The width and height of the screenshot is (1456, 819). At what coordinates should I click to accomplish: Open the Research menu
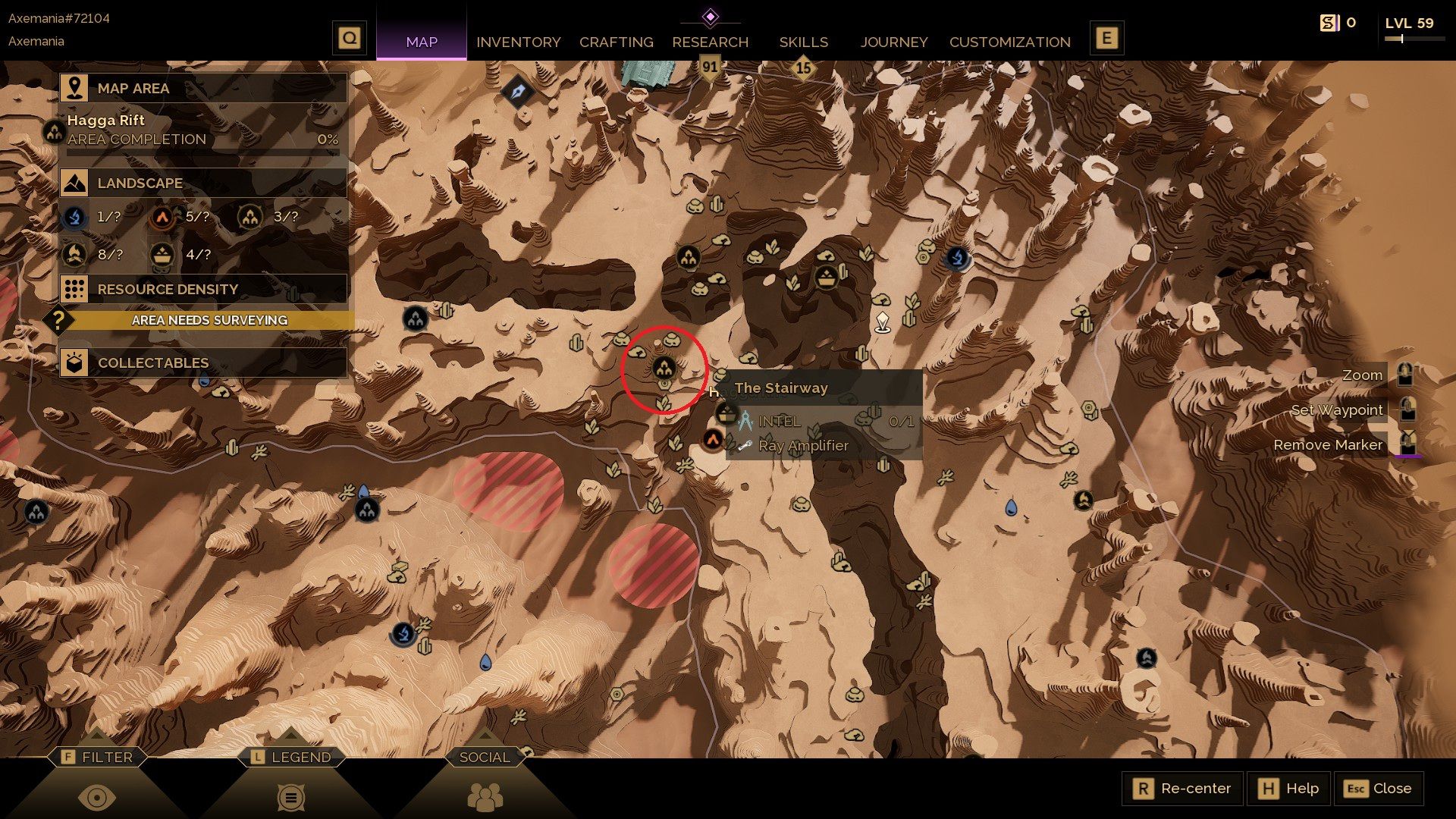[710, 42]
